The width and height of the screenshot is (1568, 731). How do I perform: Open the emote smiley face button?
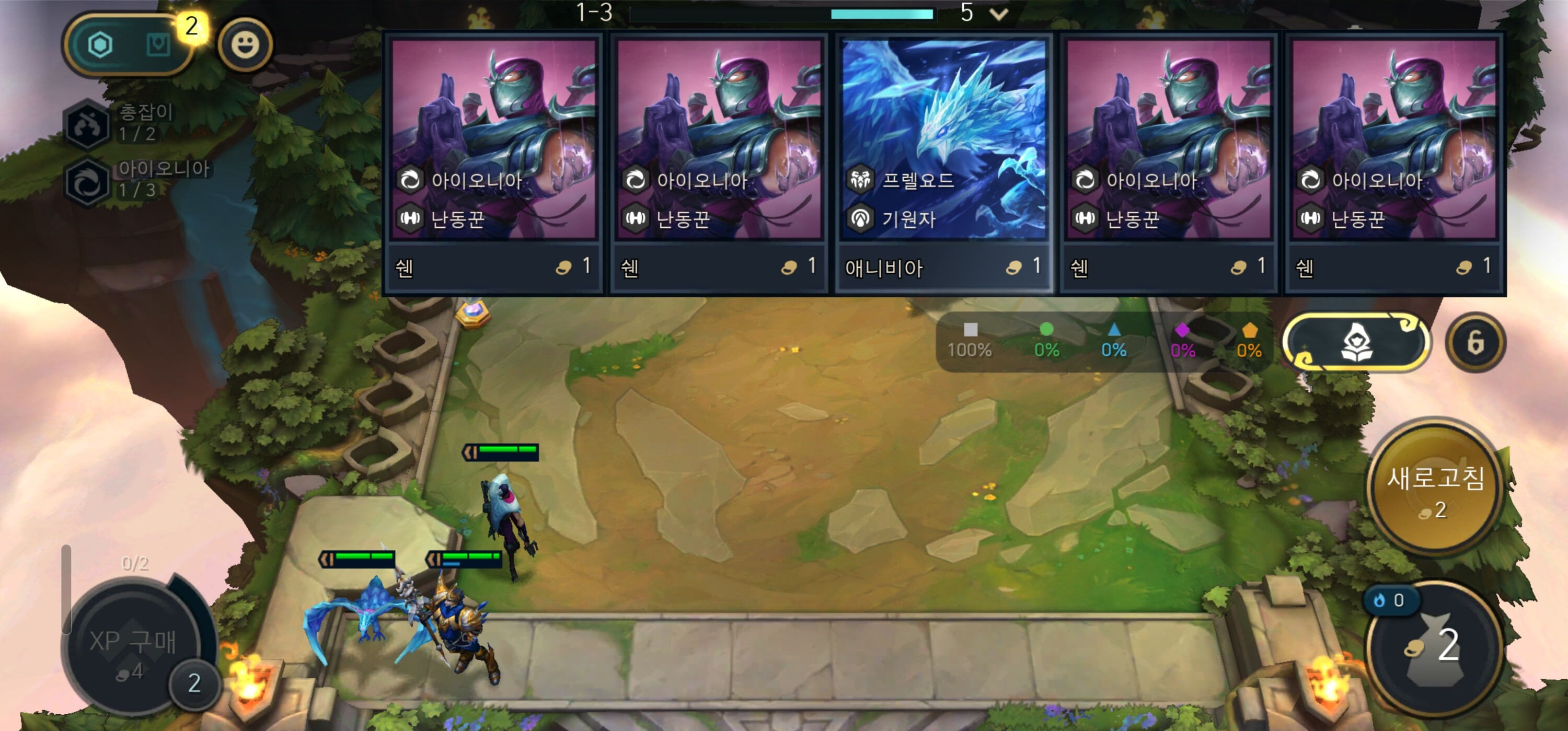coord(245,45)
